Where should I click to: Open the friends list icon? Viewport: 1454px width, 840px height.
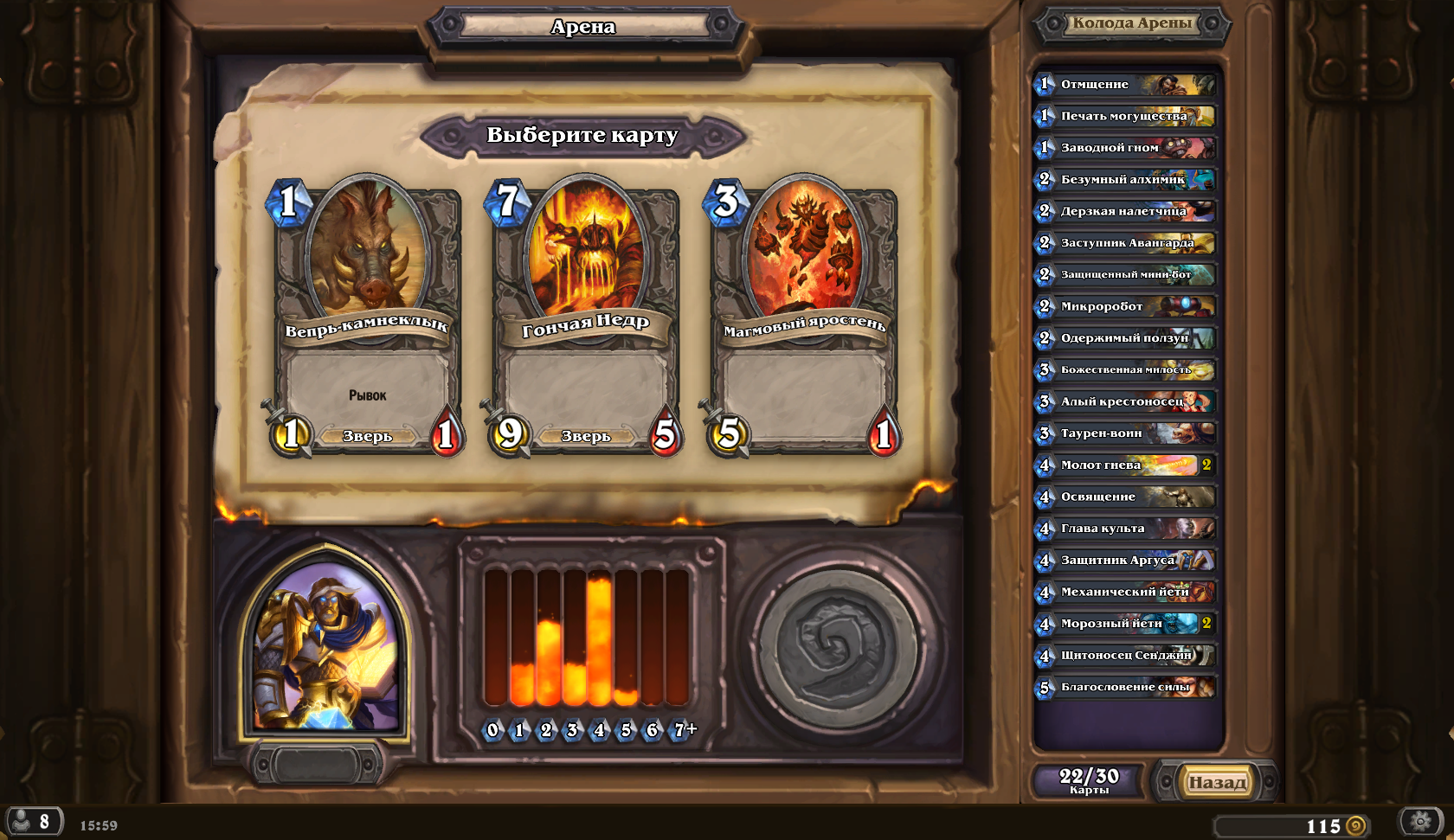coord(35,821)
